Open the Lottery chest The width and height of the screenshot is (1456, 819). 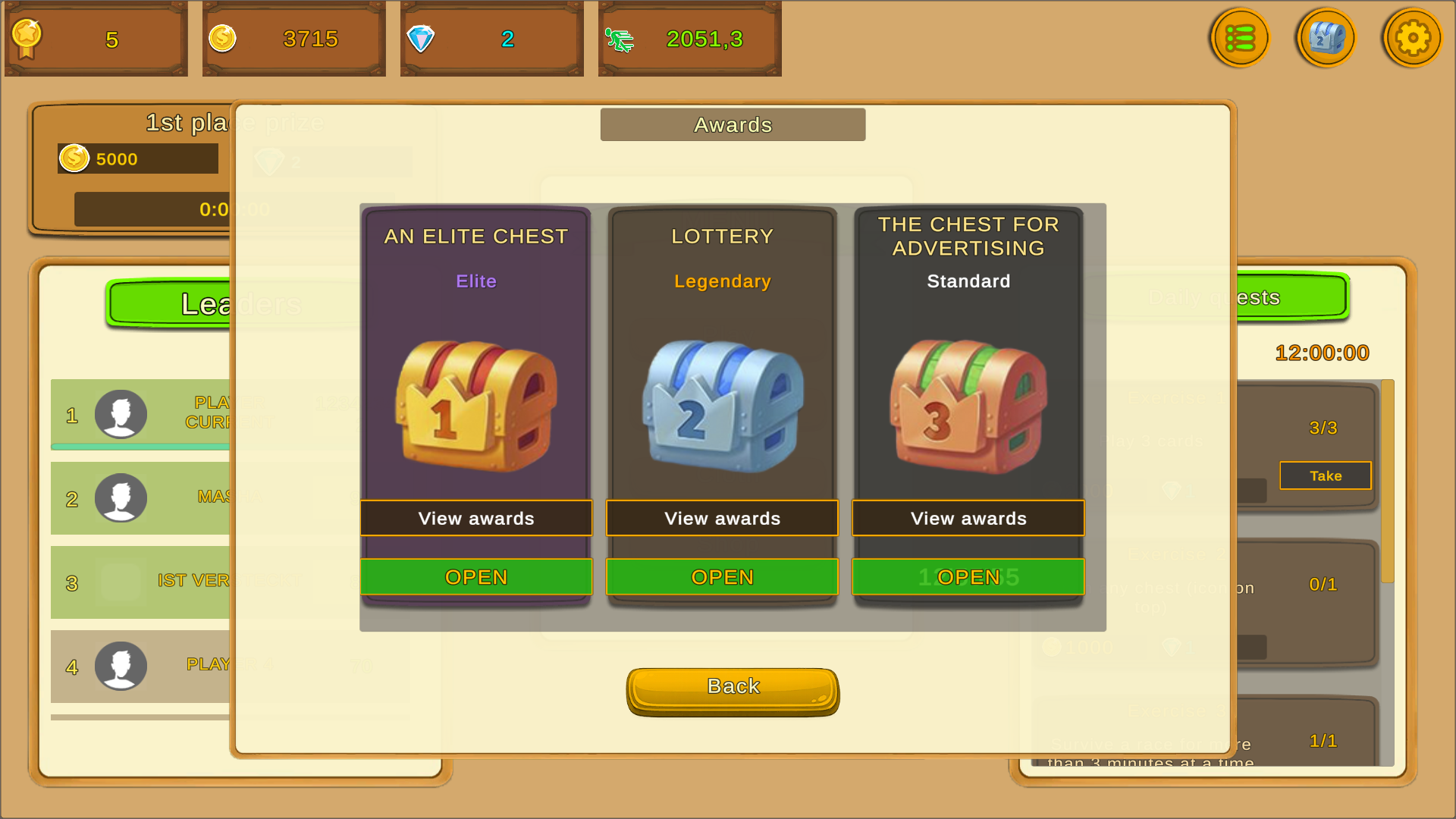point(721,576)
